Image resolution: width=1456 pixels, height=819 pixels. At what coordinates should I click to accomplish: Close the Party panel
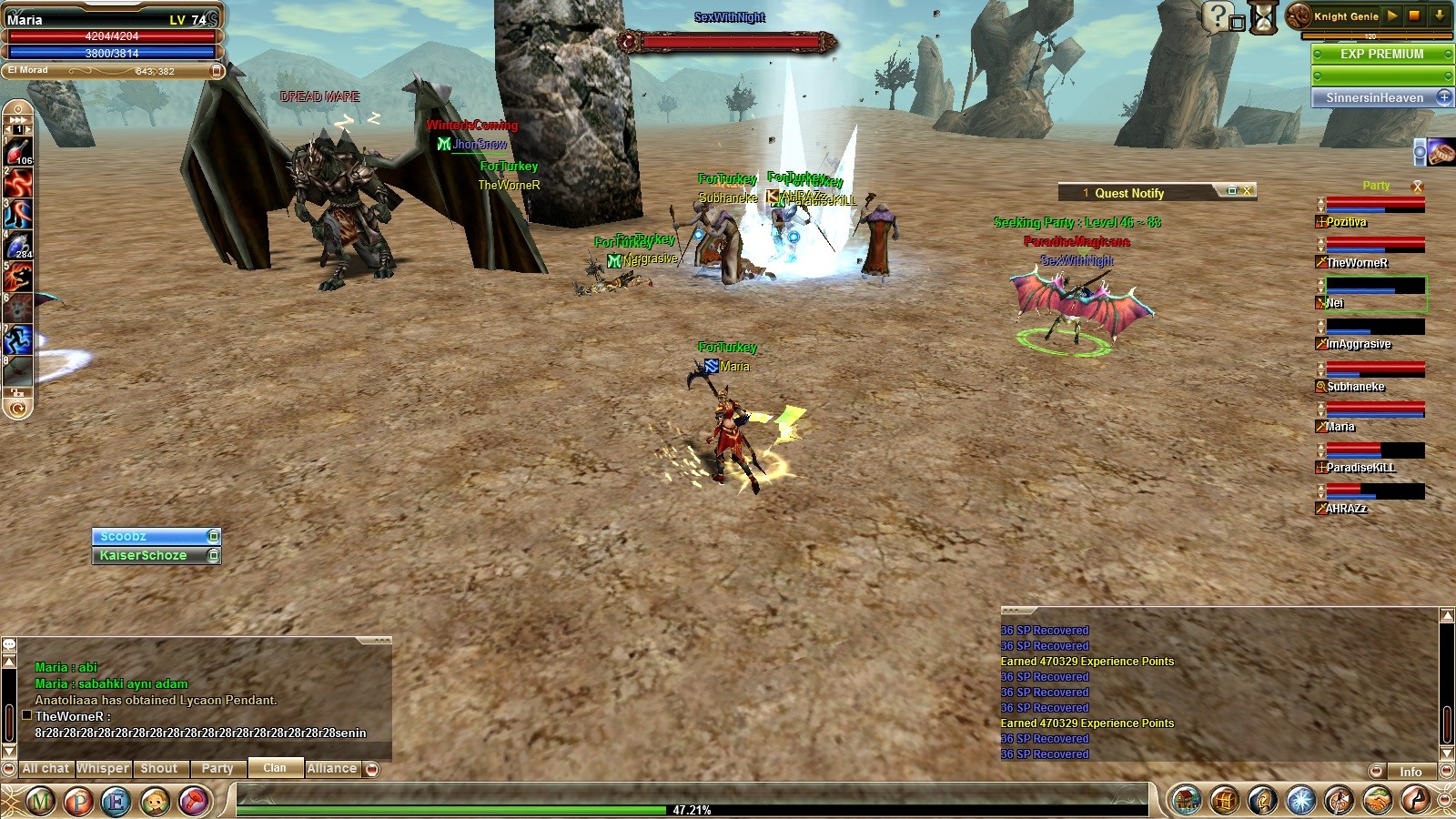(x=1417, y=186)
